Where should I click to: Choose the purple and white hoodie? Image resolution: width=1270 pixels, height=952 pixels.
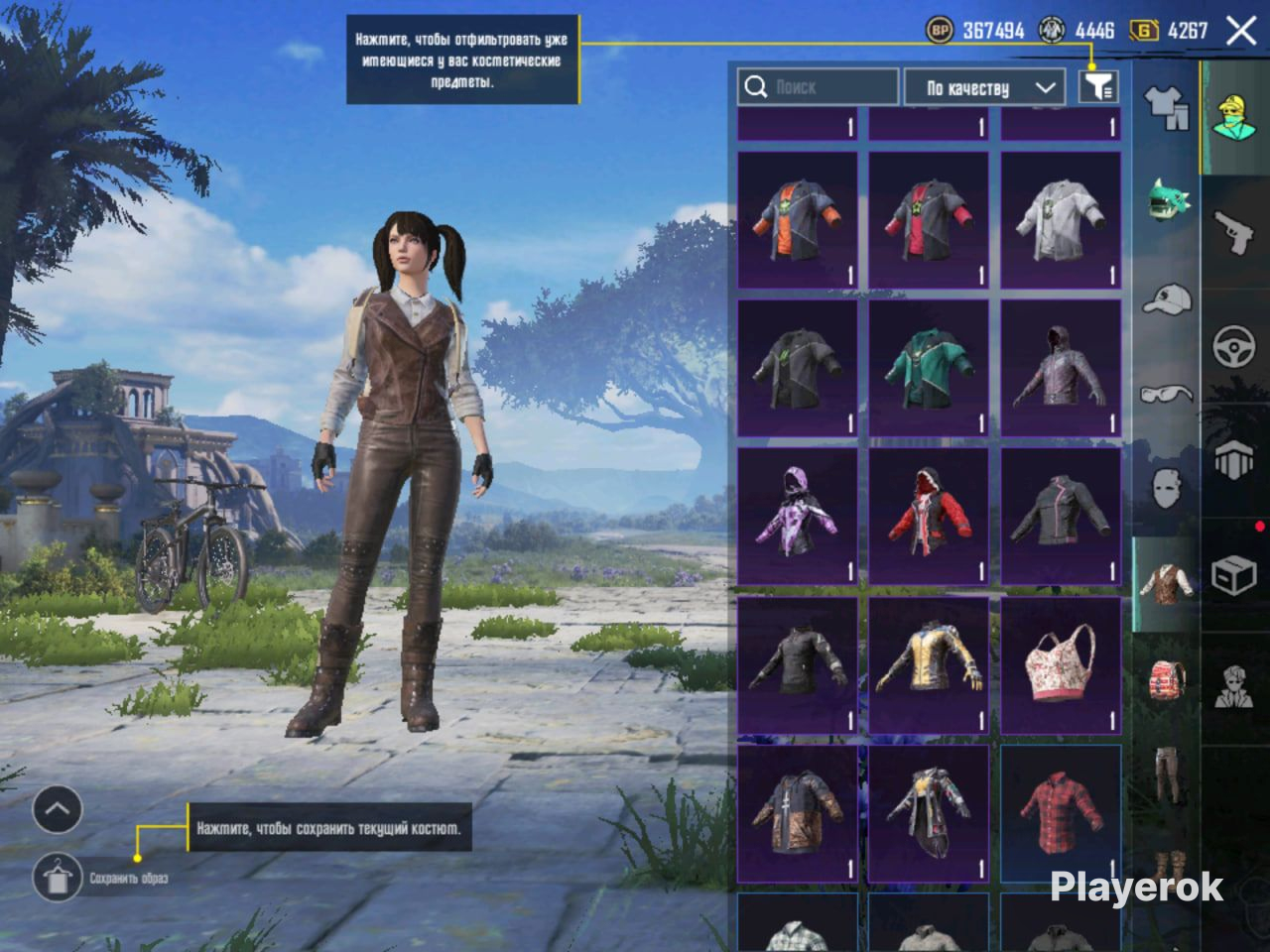tap(798, 517)
